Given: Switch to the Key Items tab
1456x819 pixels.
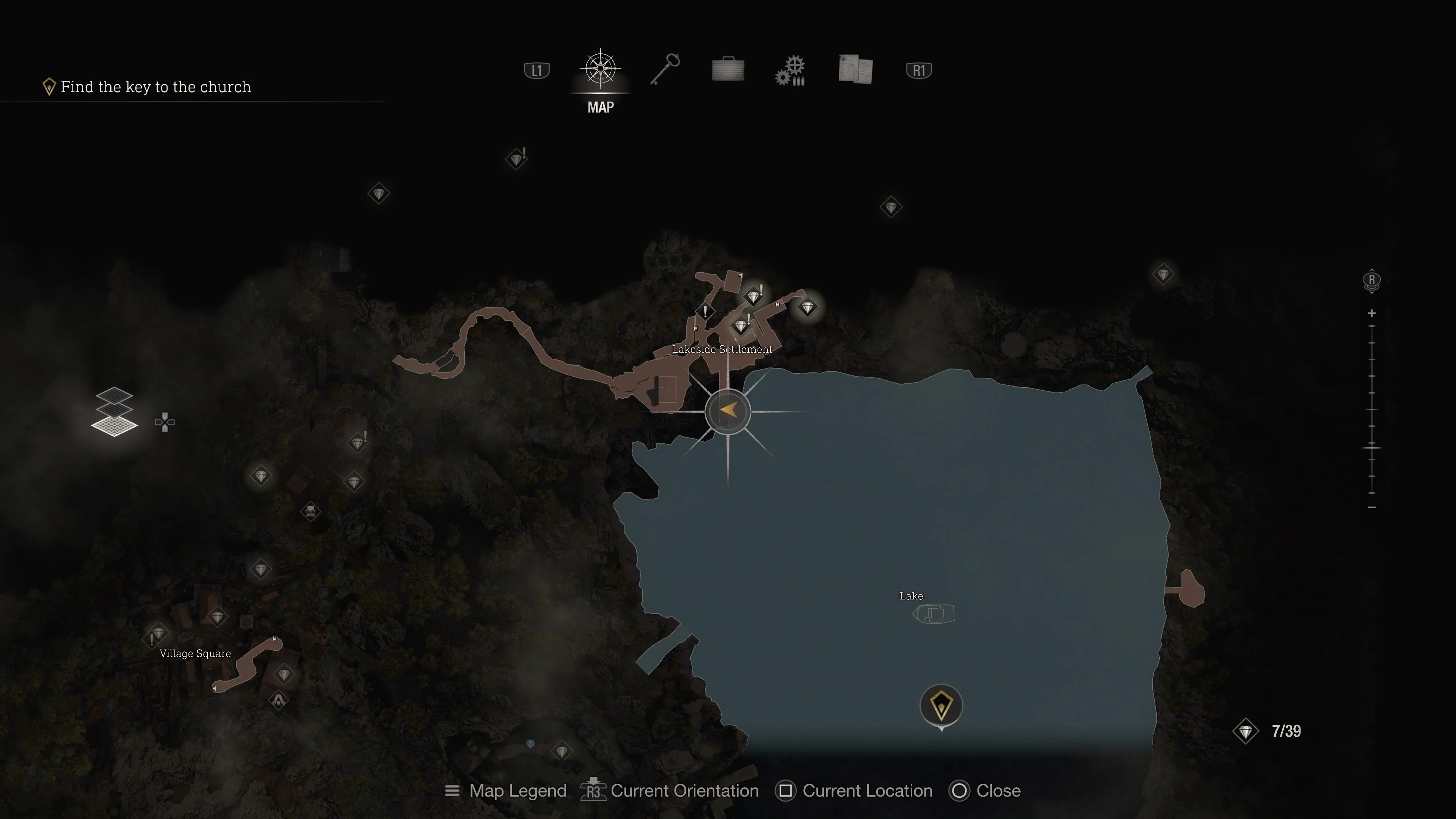Looking at the screenshot, I should [x=665, y=69].
